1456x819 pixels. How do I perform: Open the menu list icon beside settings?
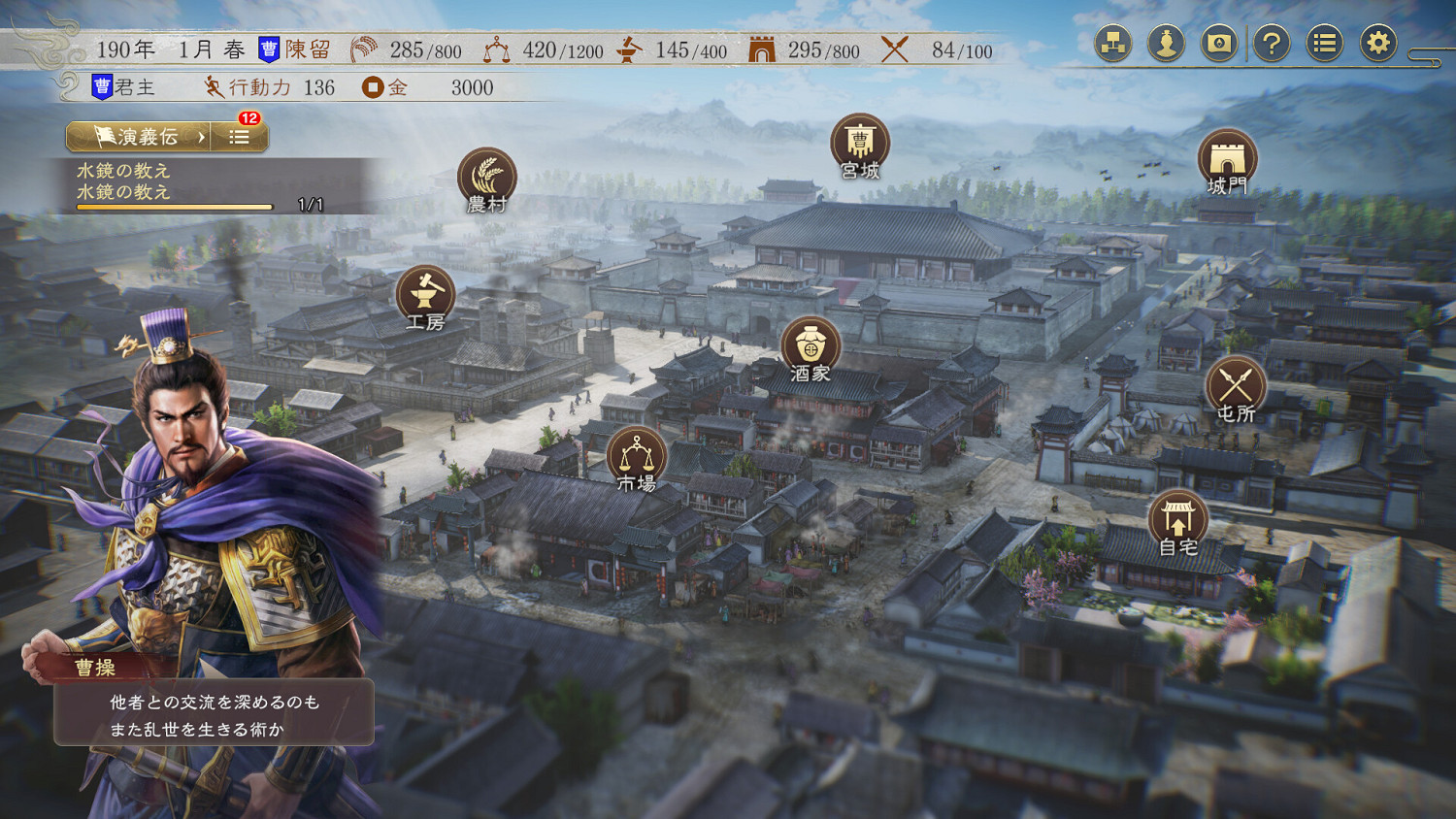[x=1324, y=43]
